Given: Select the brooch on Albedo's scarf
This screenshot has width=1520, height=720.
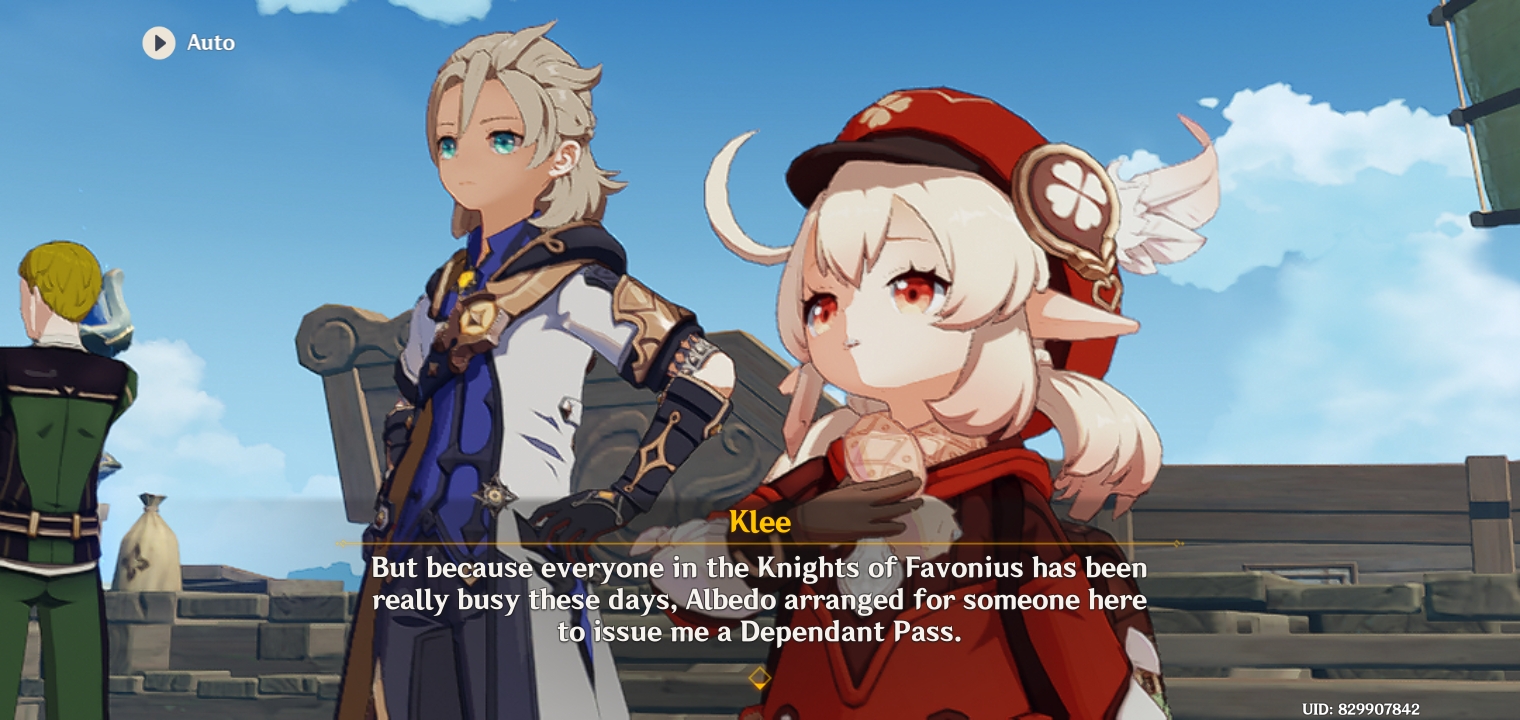Looking at the screenshot, I should tap(466, 281).
